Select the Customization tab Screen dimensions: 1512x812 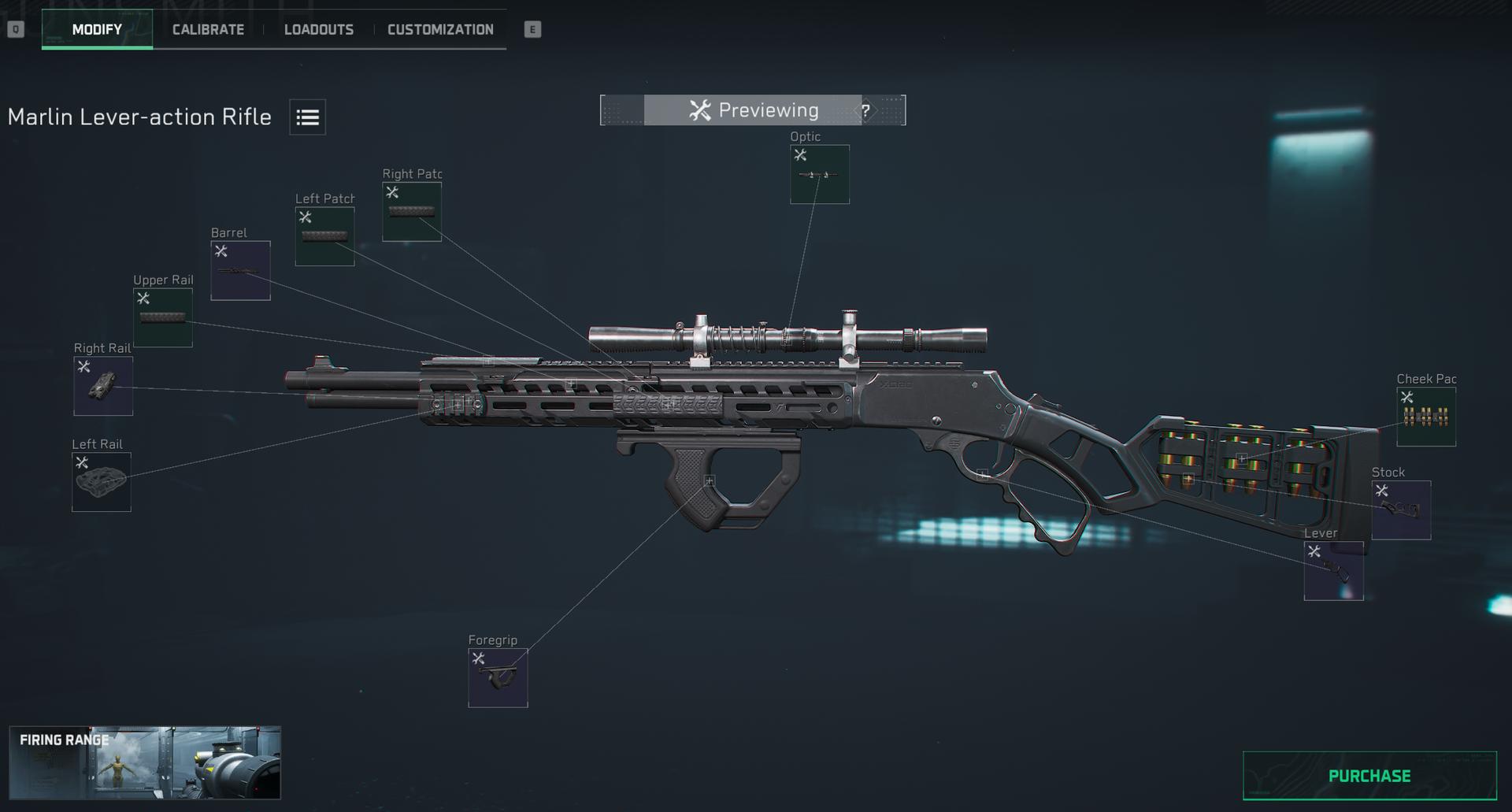click(440, 30)
